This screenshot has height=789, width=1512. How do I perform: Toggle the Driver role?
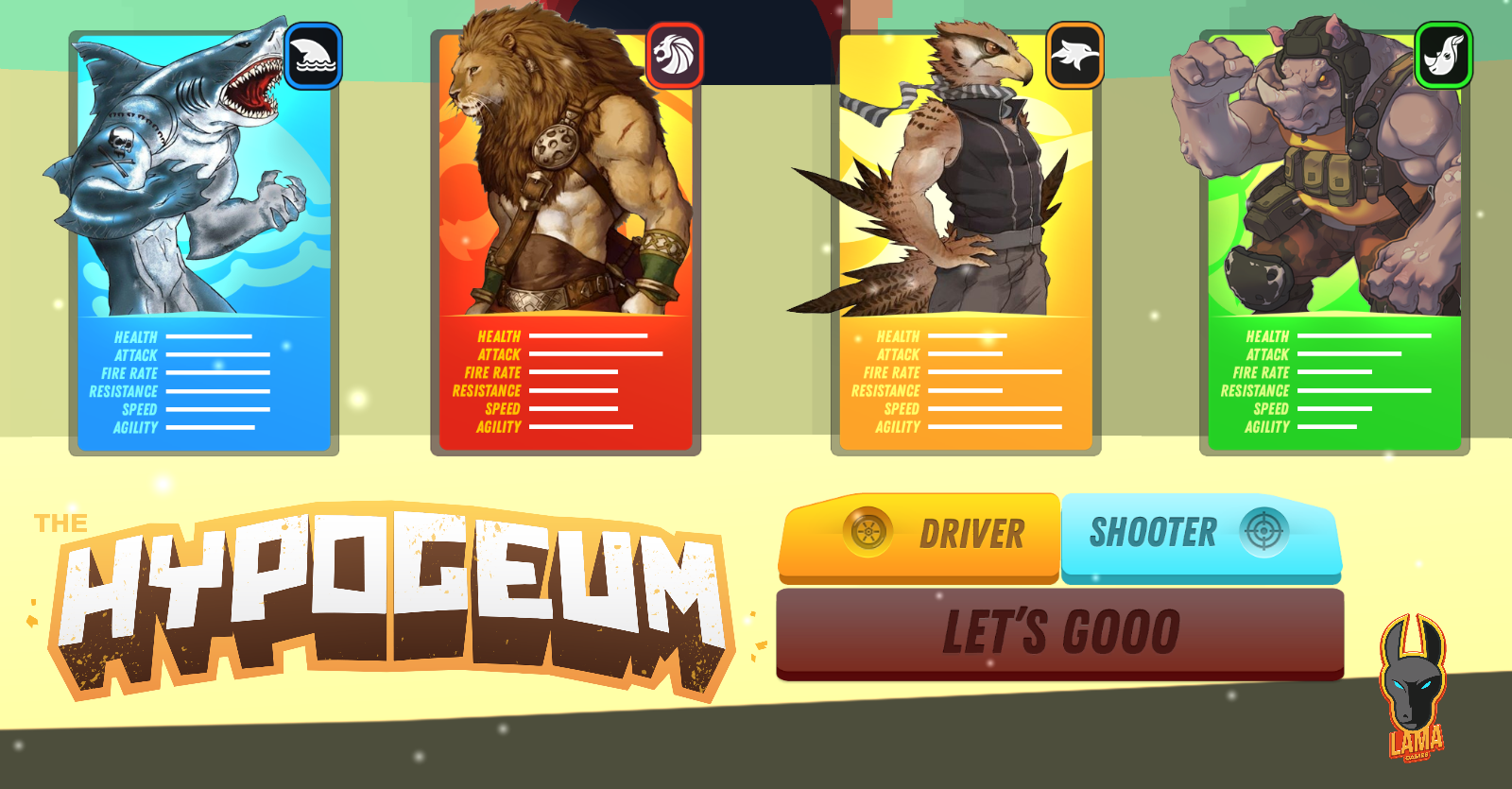(x=917, y=535)
